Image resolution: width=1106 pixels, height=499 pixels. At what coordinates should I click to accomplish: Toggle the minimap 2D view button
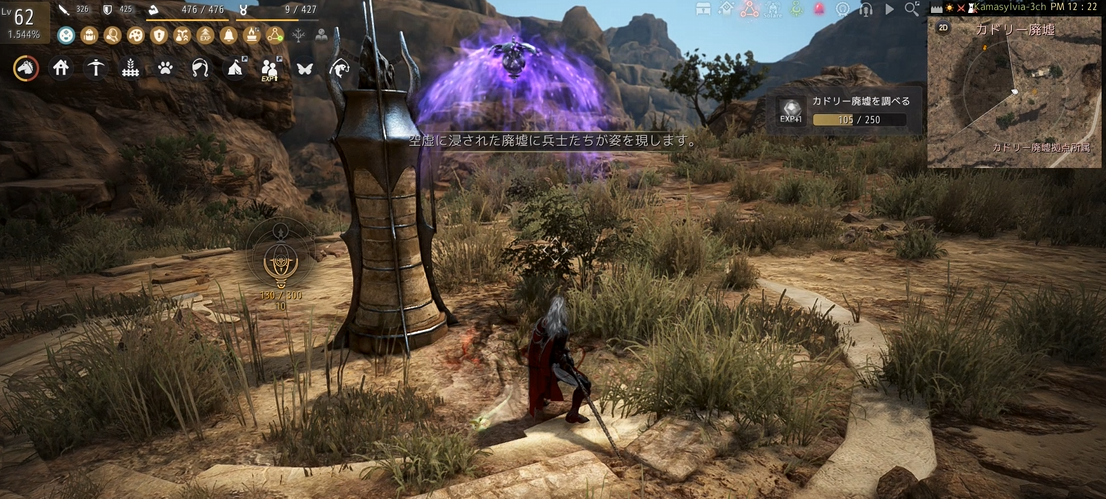click(x=942, y=28)
